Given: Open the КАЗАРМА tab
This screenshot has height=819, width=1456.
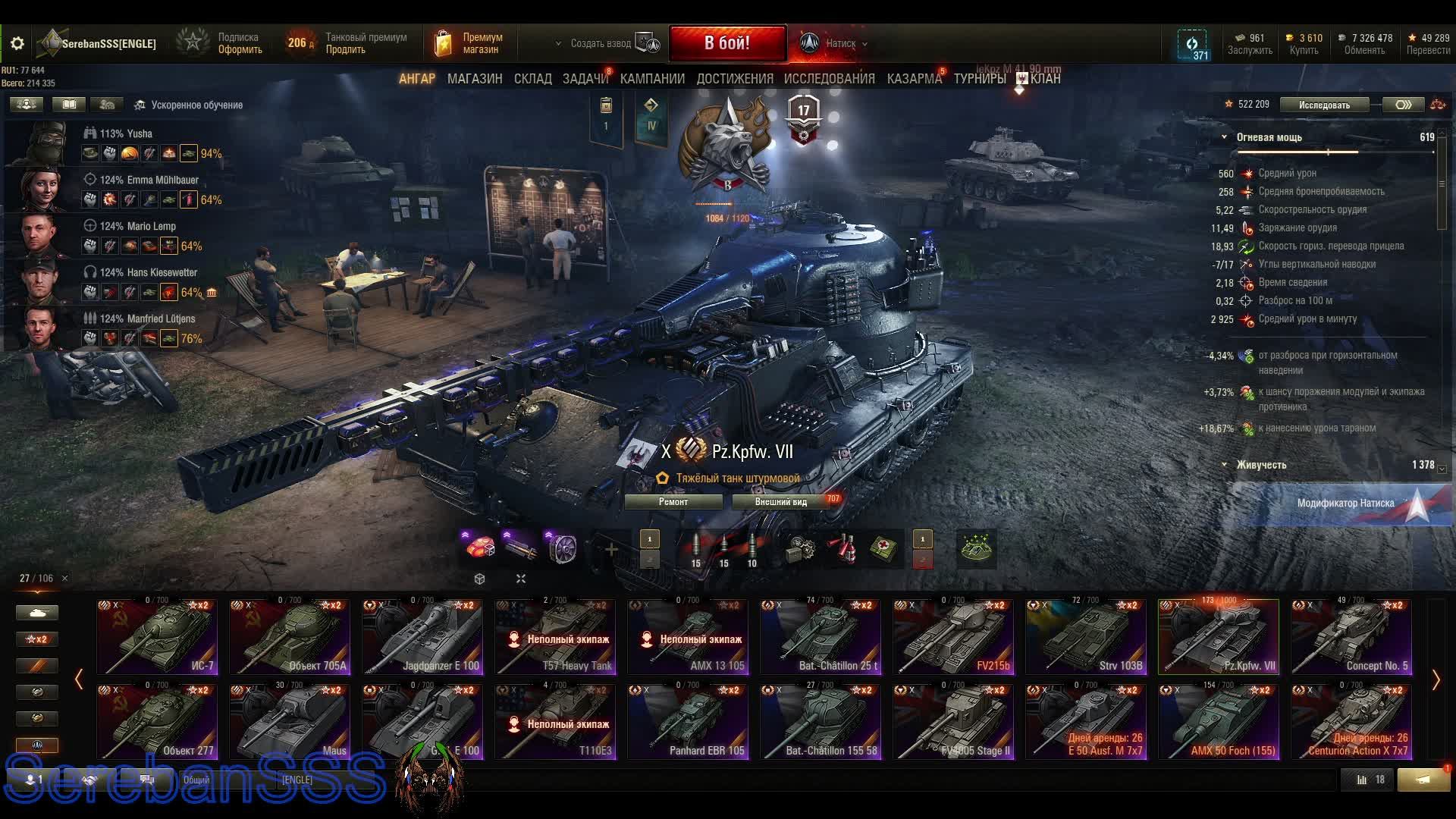Looking at the screenshot, I should (914, 79).
